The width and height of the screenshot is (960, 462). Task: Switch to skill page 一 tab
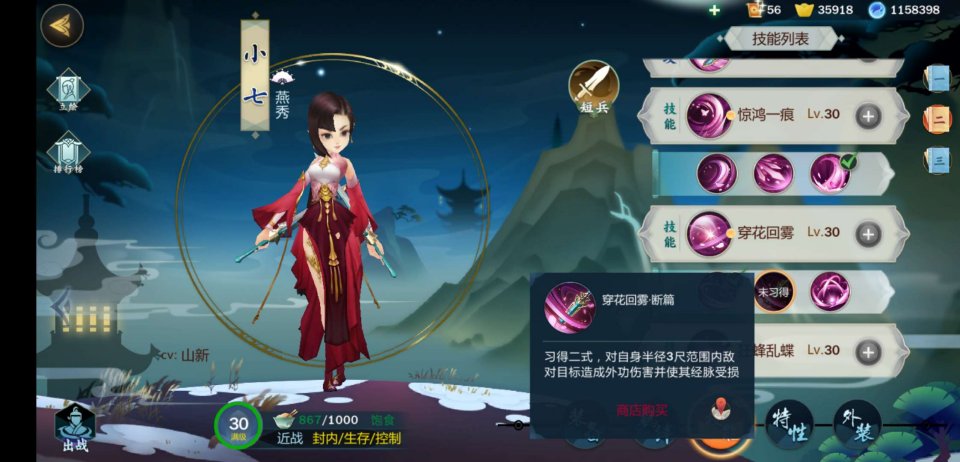(937, 78)
